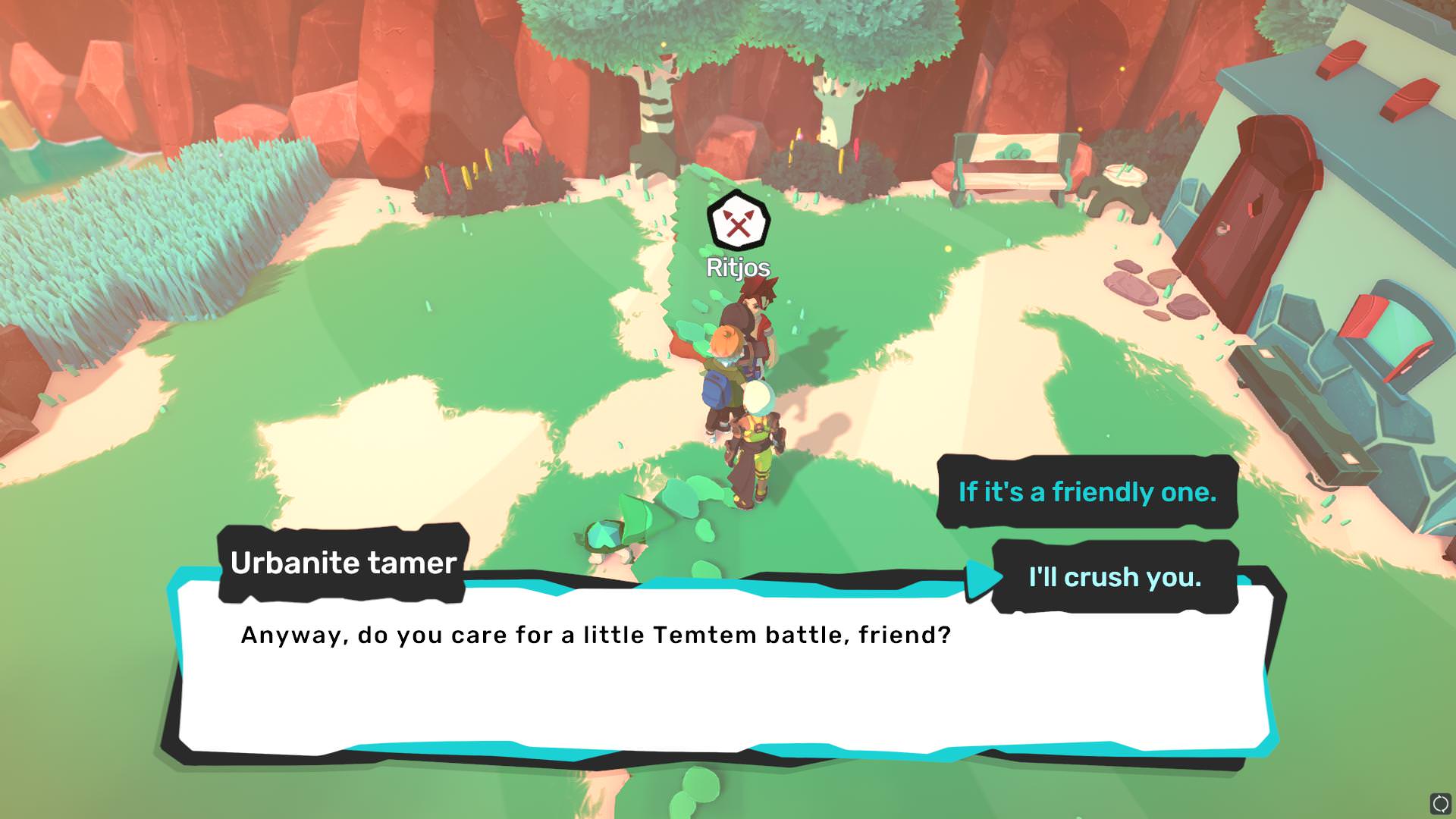Image resolution: width=1456 pixels, height=819 pixels.
Task: Choose the currently highlighted dialogue option
Action: tap(1114, 577)
